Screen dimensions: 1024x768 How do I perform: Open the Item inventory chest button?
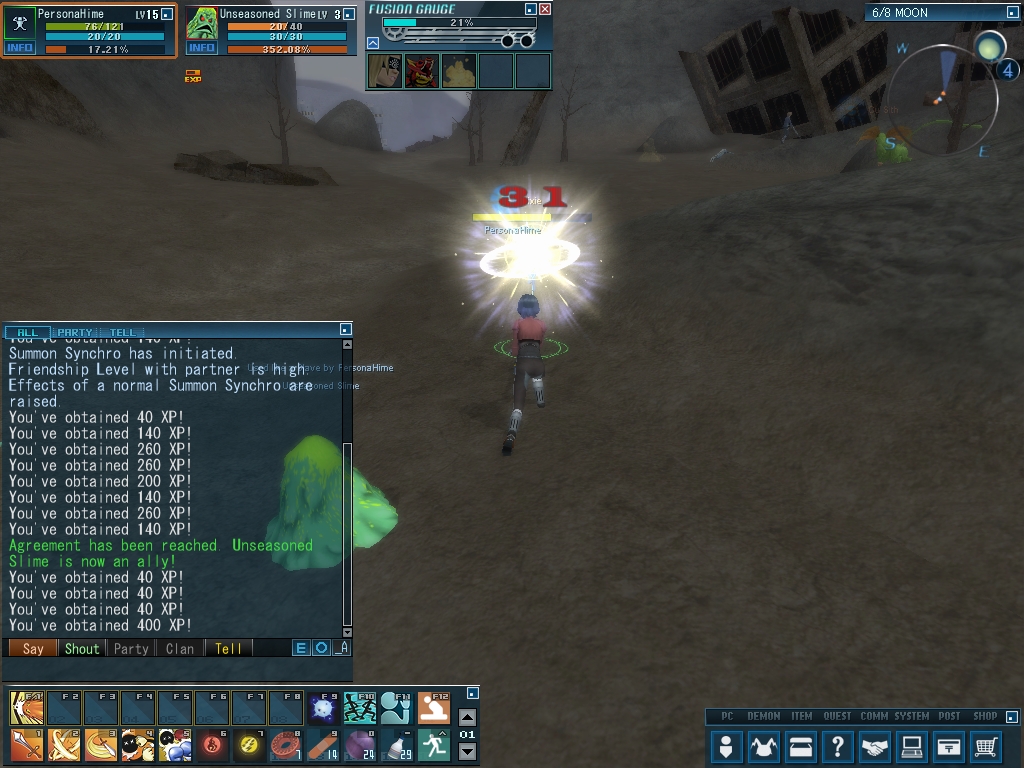tap(801, 746)
